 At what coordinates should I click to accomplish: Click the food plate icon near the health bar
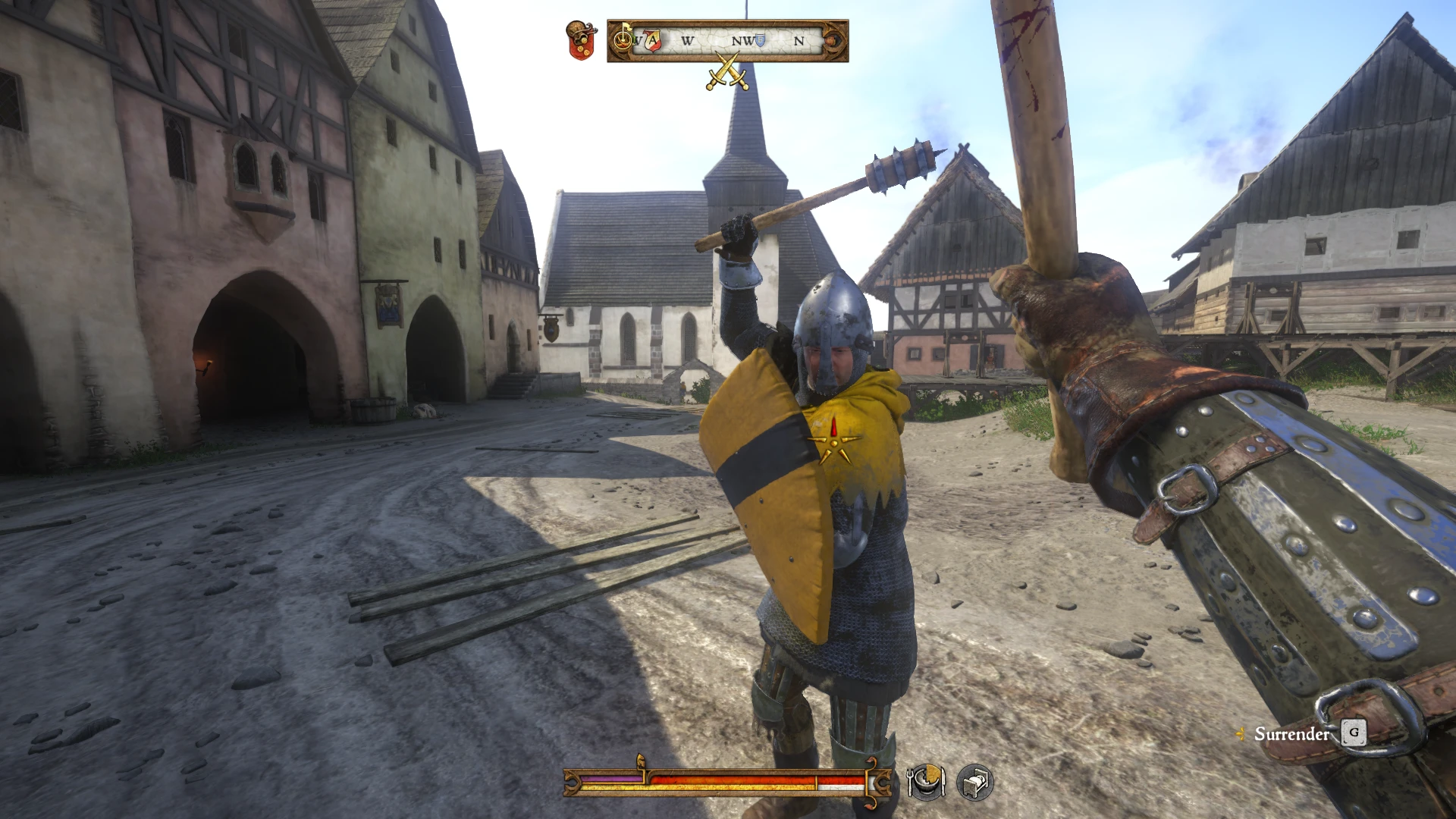coord(927,782)
